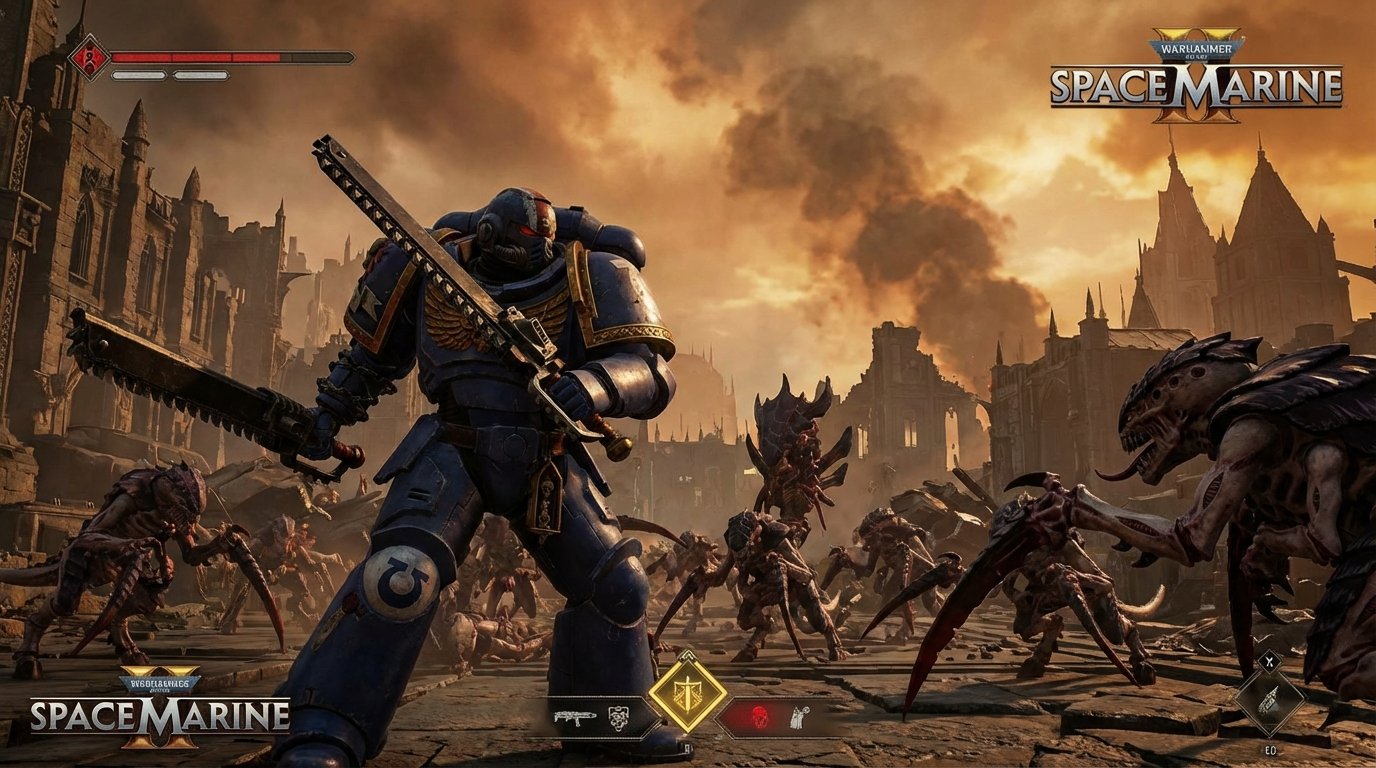This screenshot has width=1376, height=768.
Task: Click the small knife icon bottom-right
Action: [x=1270, y=661]
